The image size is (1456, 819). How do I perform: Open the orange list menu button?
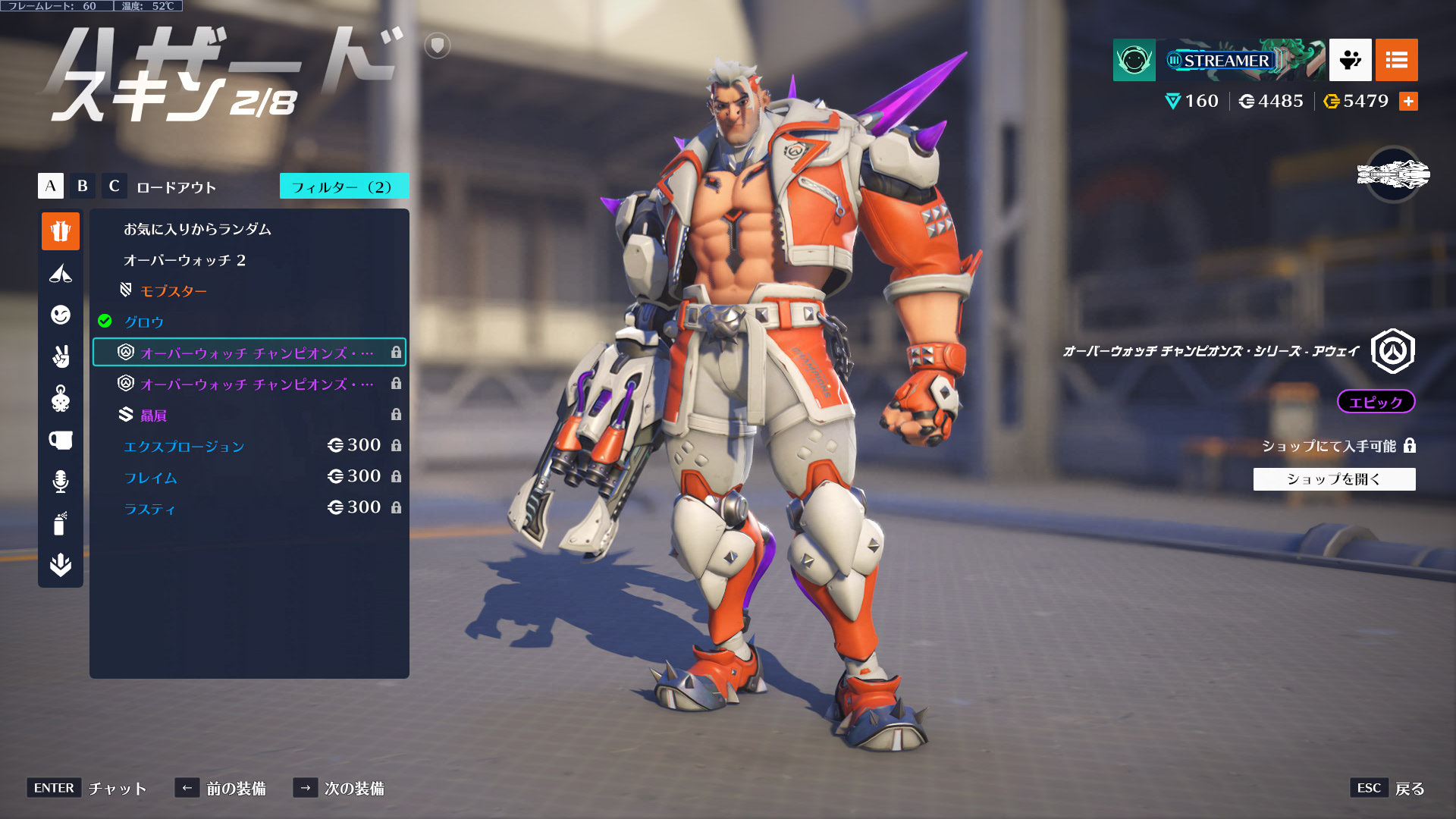(1396, 60)
